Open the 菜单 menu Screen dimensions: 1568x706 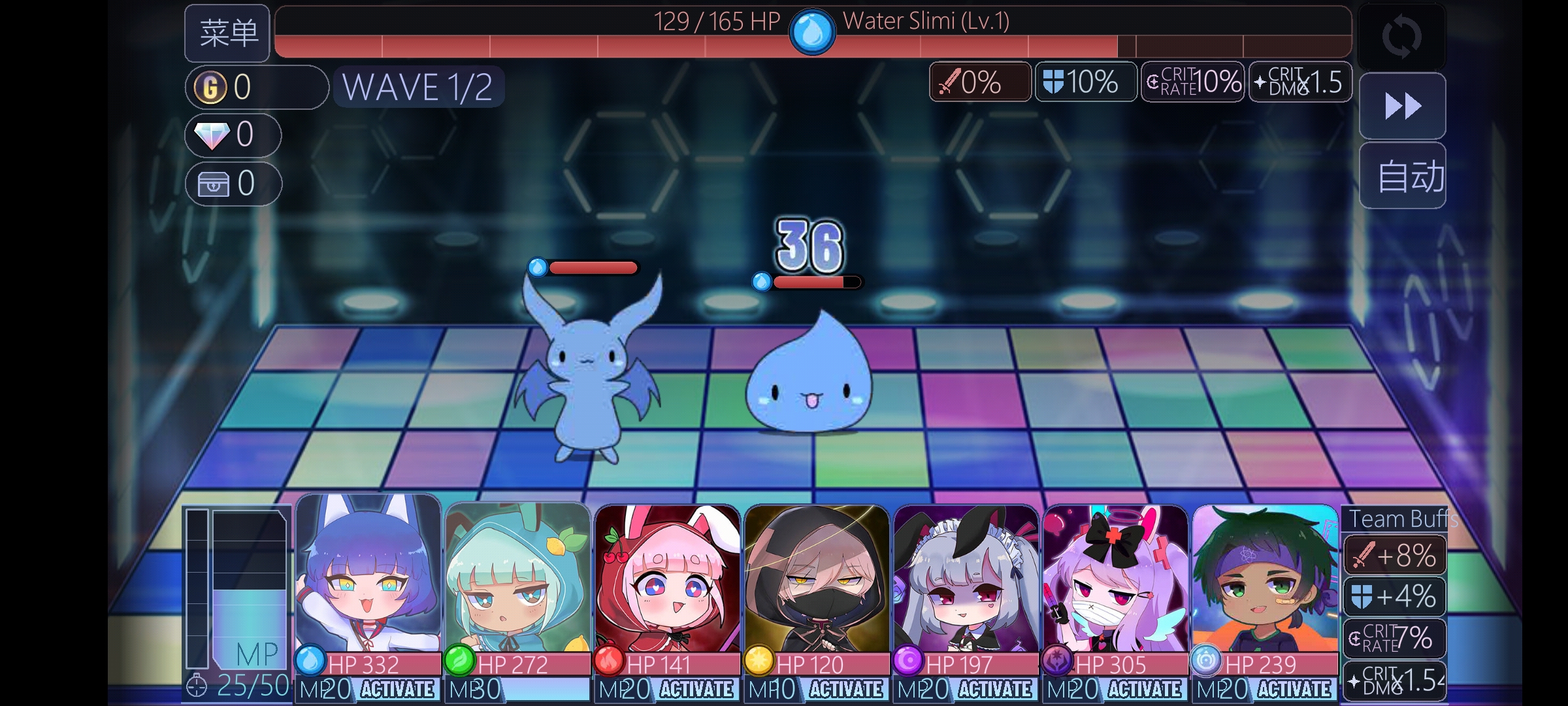click(227, 33)
